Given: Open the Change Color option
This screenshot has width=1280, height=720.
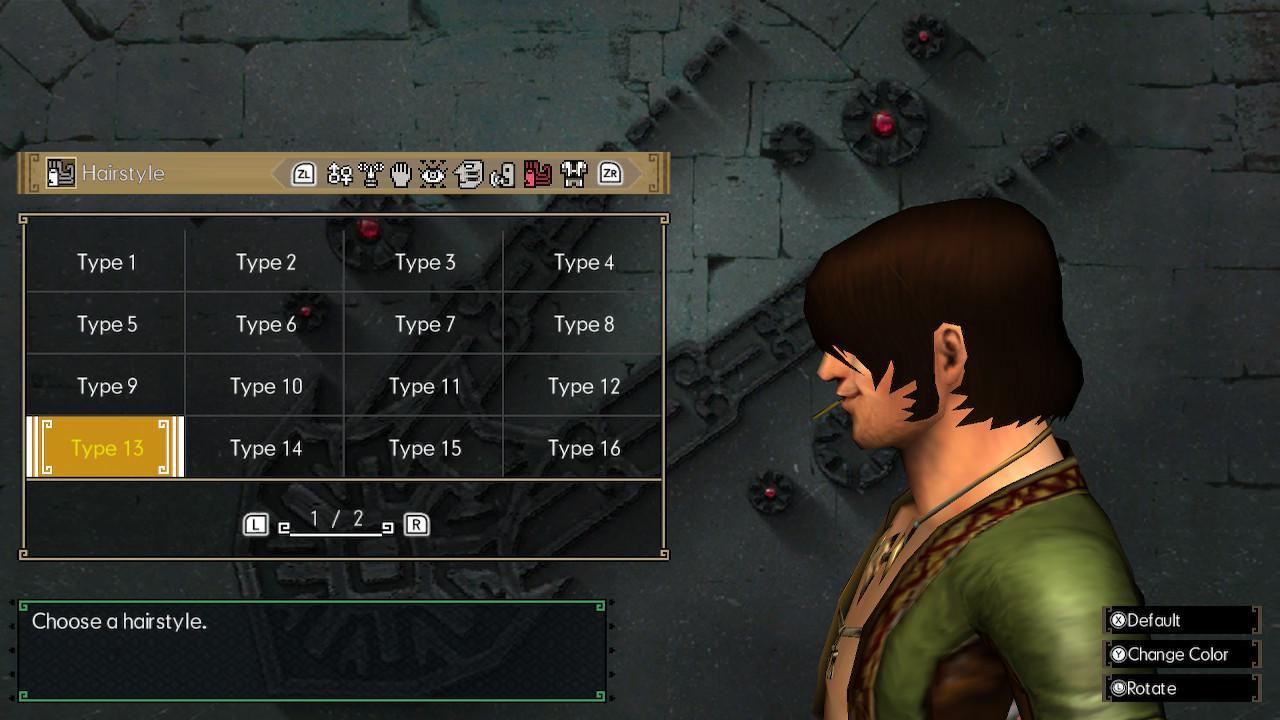Looking at the screenshot, I should [1178, 654].
